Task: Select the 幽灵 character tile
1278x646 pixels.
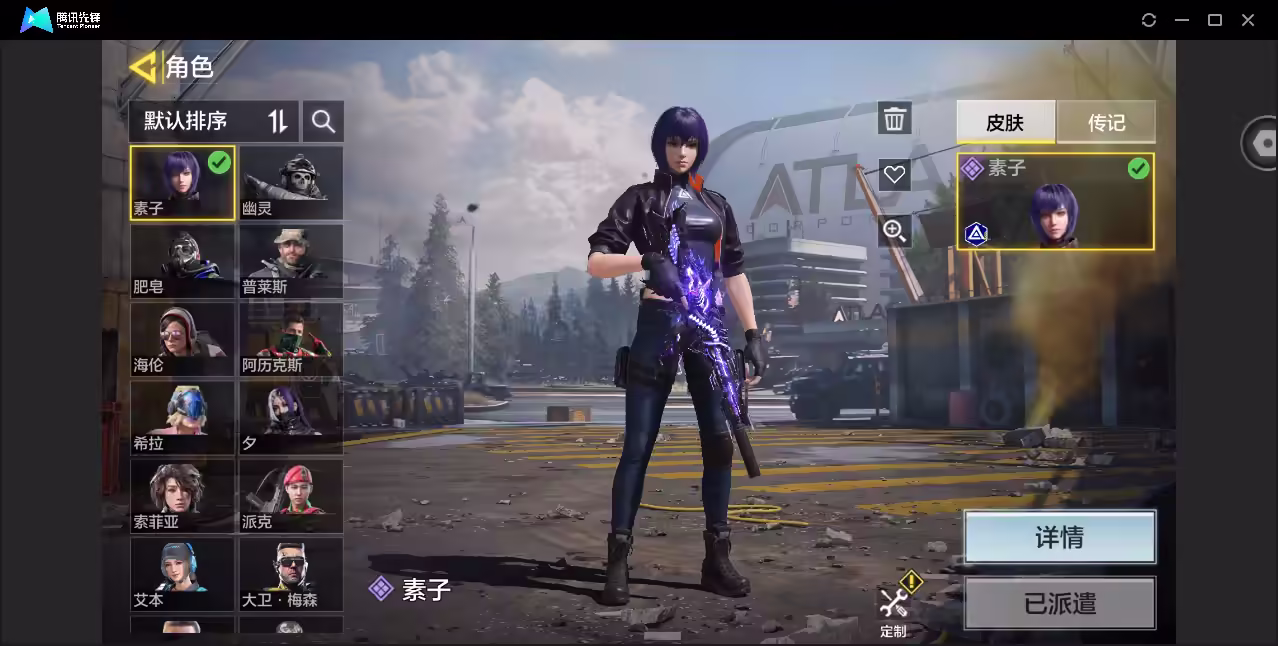Action: 291,183
